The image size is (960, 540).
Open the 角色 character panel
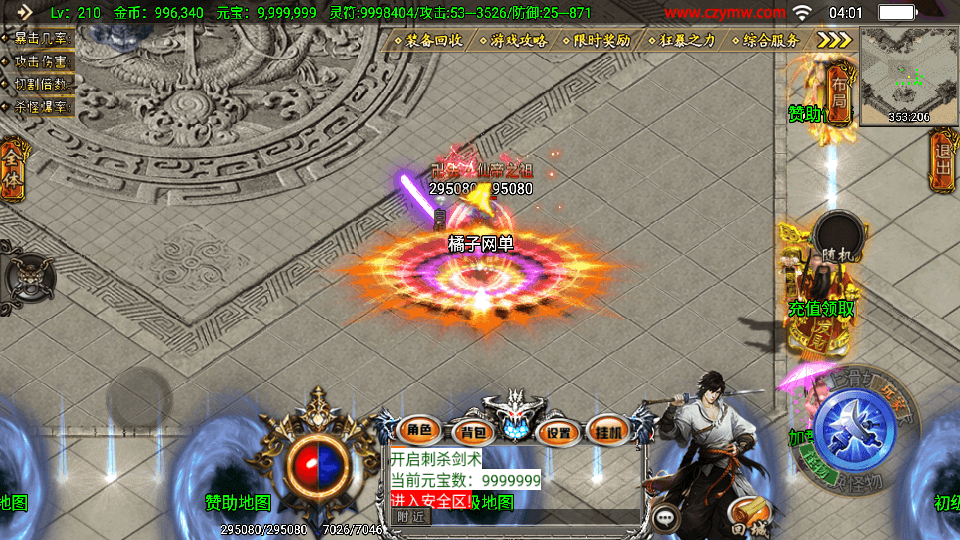[420, 431]
